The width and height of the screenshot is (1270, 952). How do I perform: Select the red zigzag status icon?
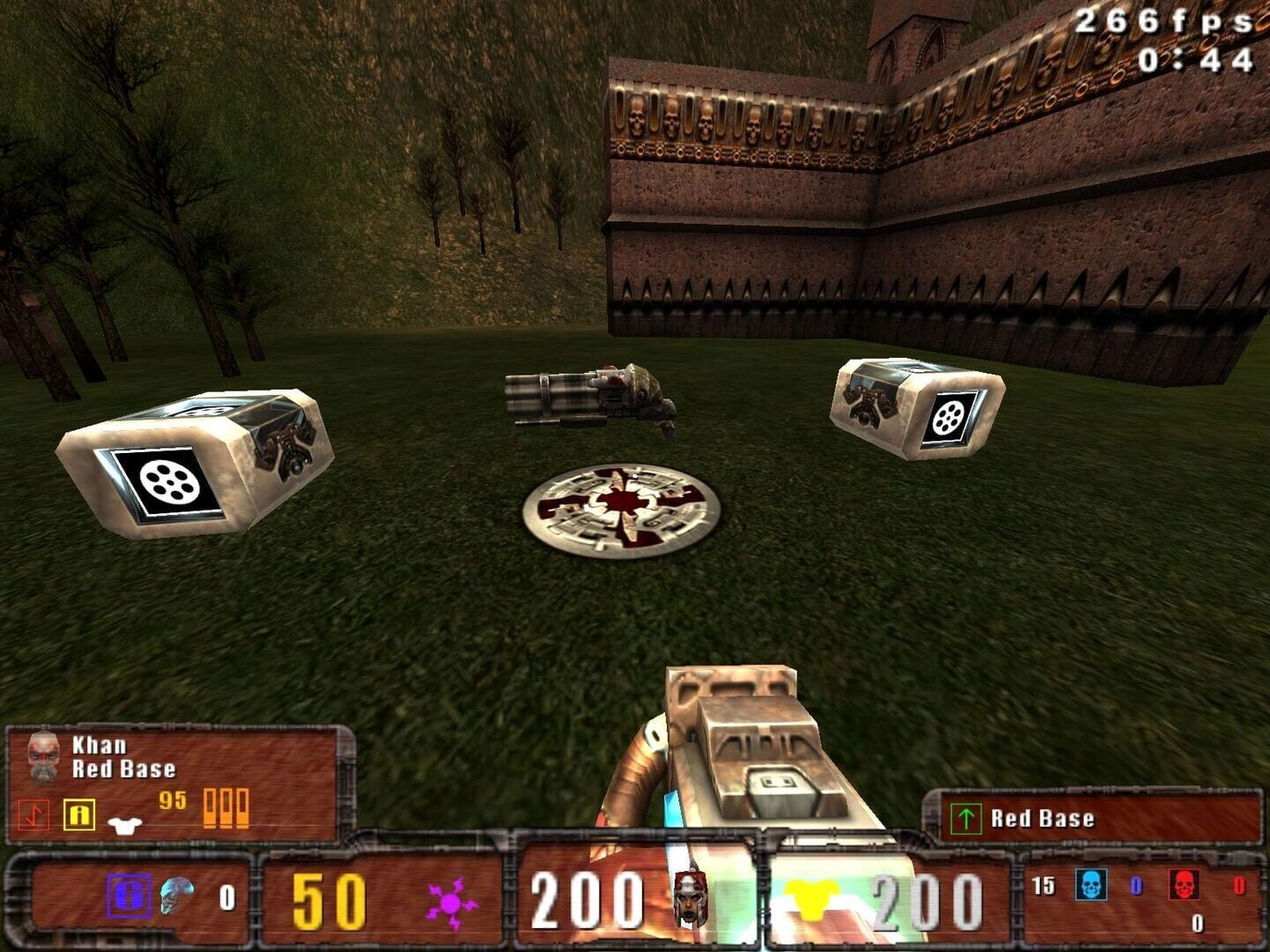point(34,814)
